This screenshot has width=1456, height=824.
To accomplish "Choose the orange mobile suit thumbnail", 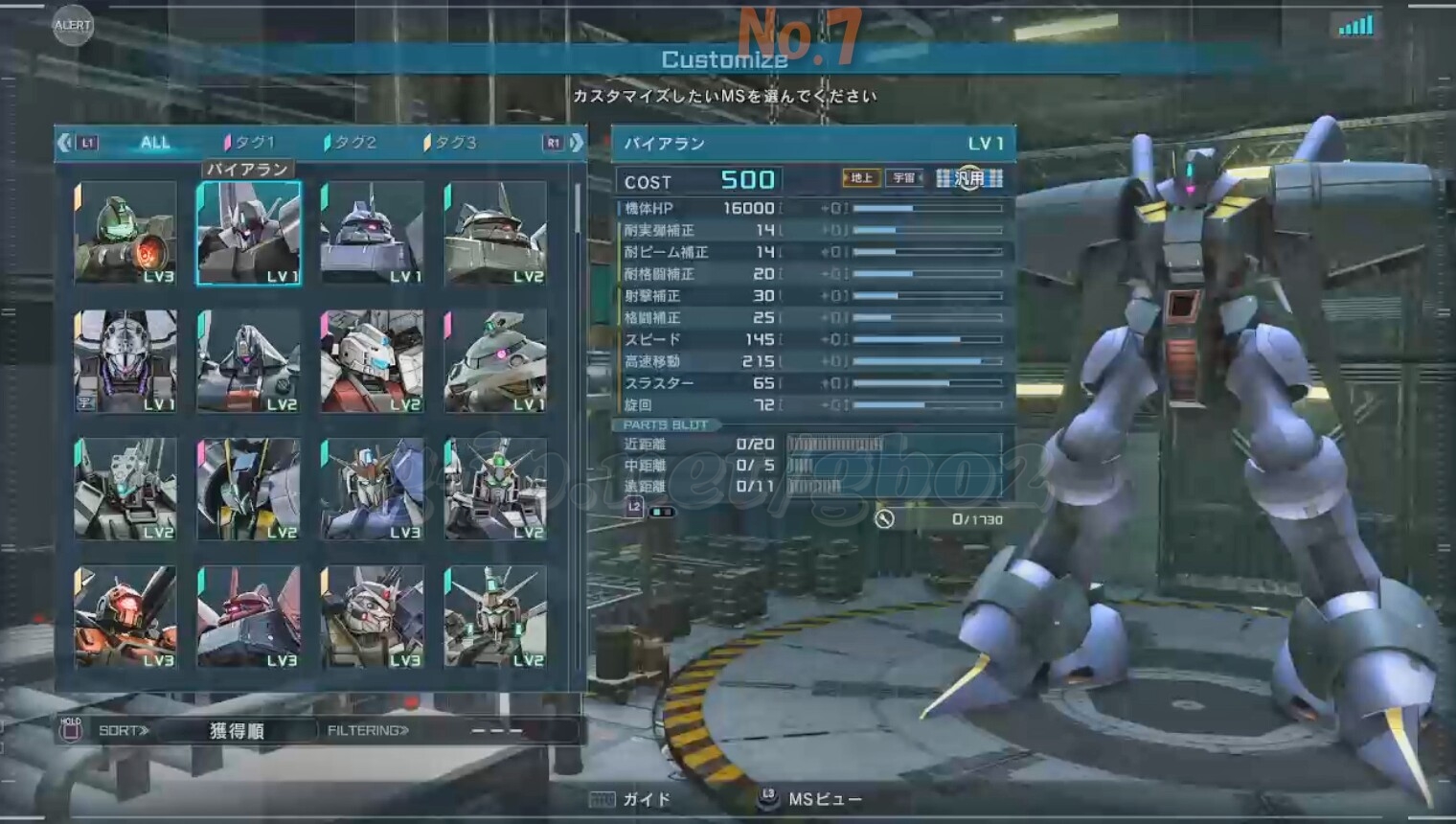I will click(x=125, y=616).
